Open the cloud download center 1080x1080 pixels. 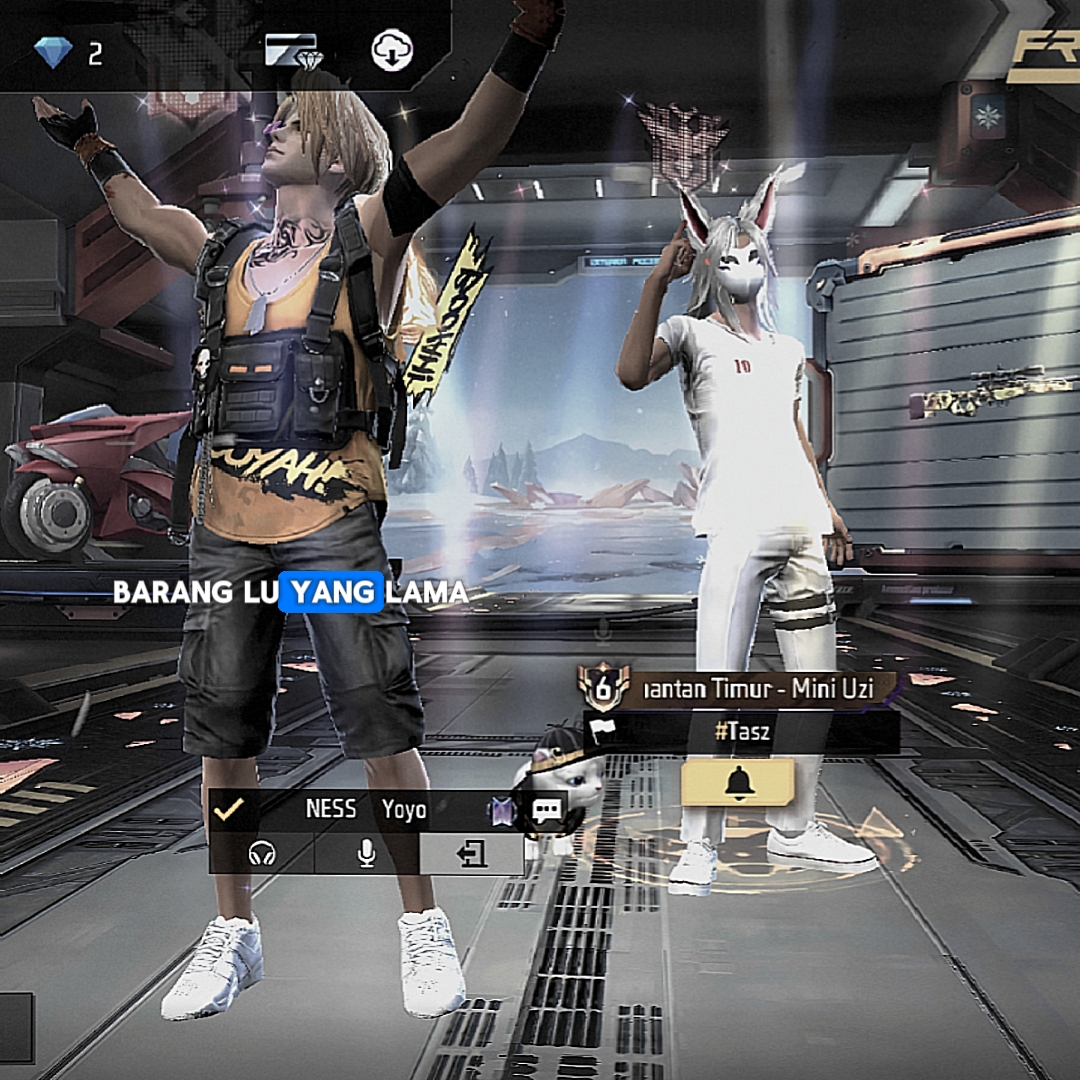point(392,50)
